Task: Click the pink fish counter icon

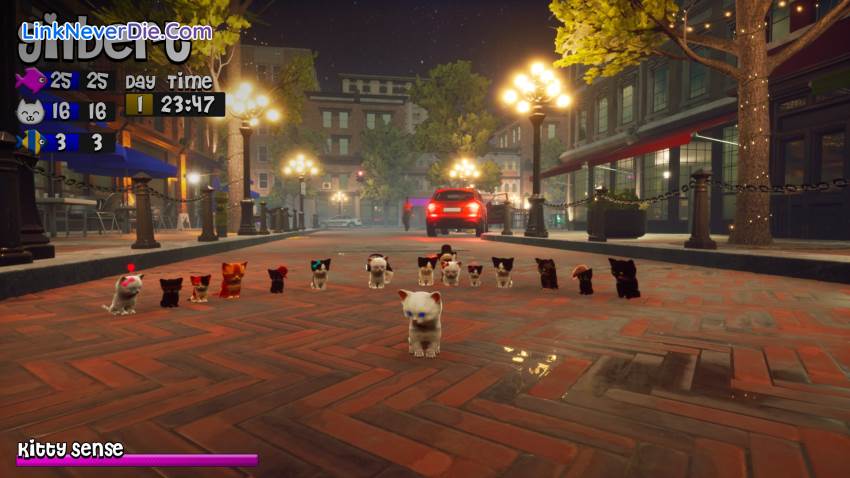Action: click(31, 80)
